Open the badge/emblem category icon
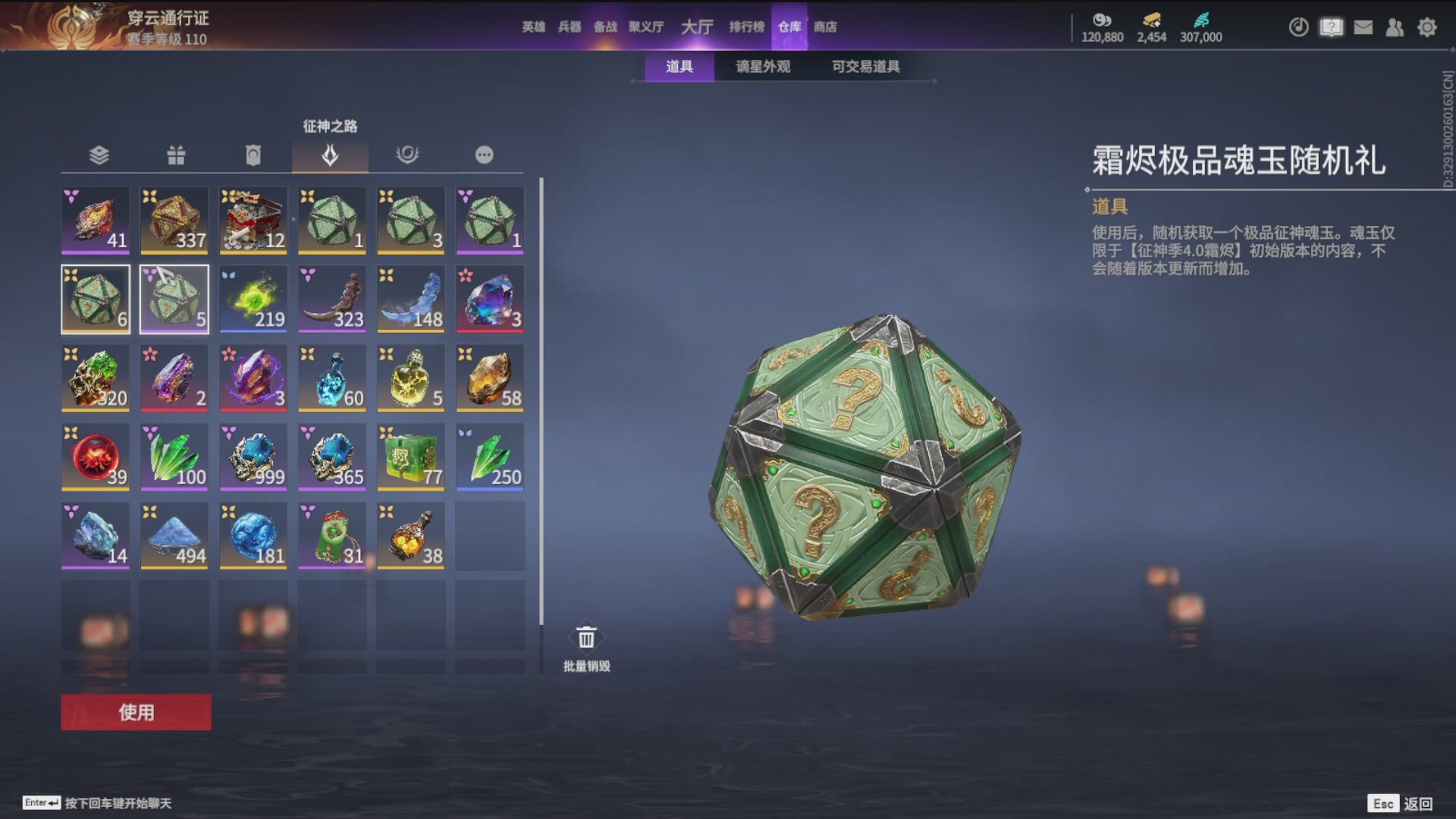 [x=253, y=155]
